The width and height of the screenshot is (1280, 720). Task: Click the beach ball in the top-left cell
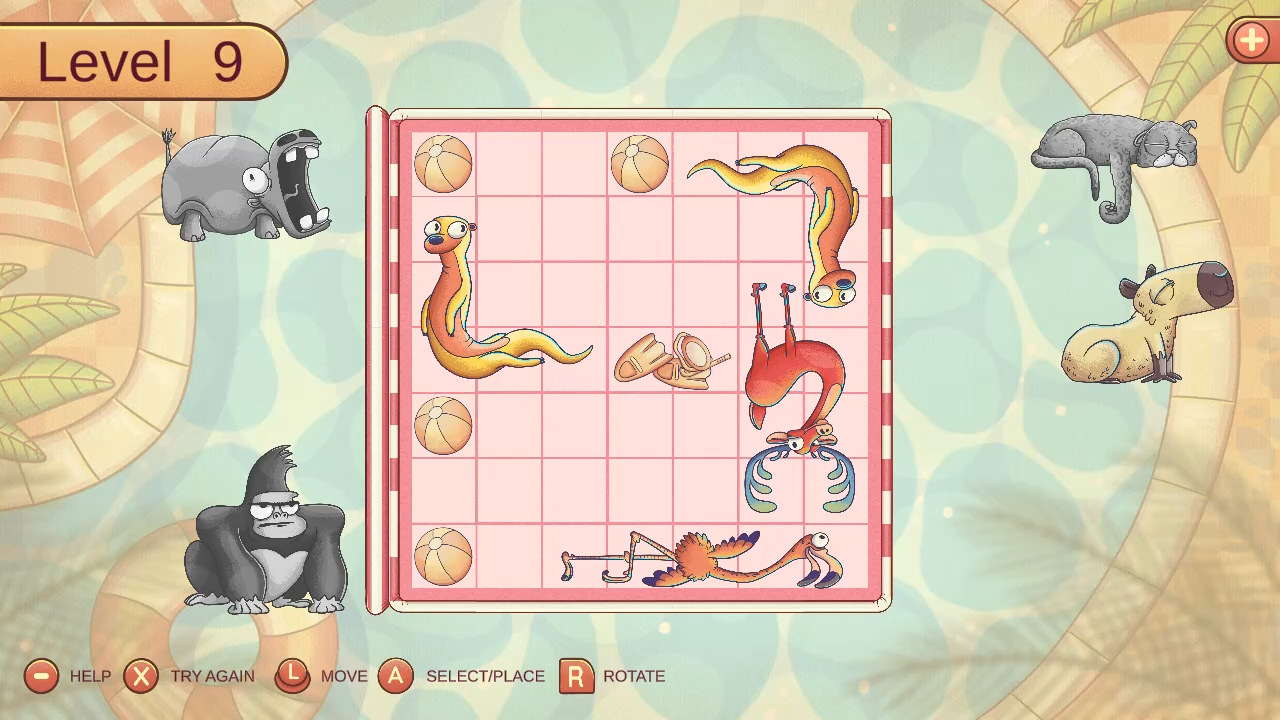[x=444, y=163]
